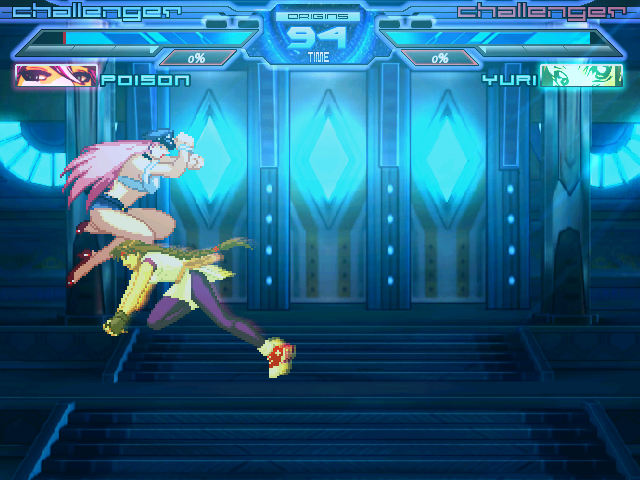Click Poison's character portrait

pyautogui.click(x=56, y=77)
